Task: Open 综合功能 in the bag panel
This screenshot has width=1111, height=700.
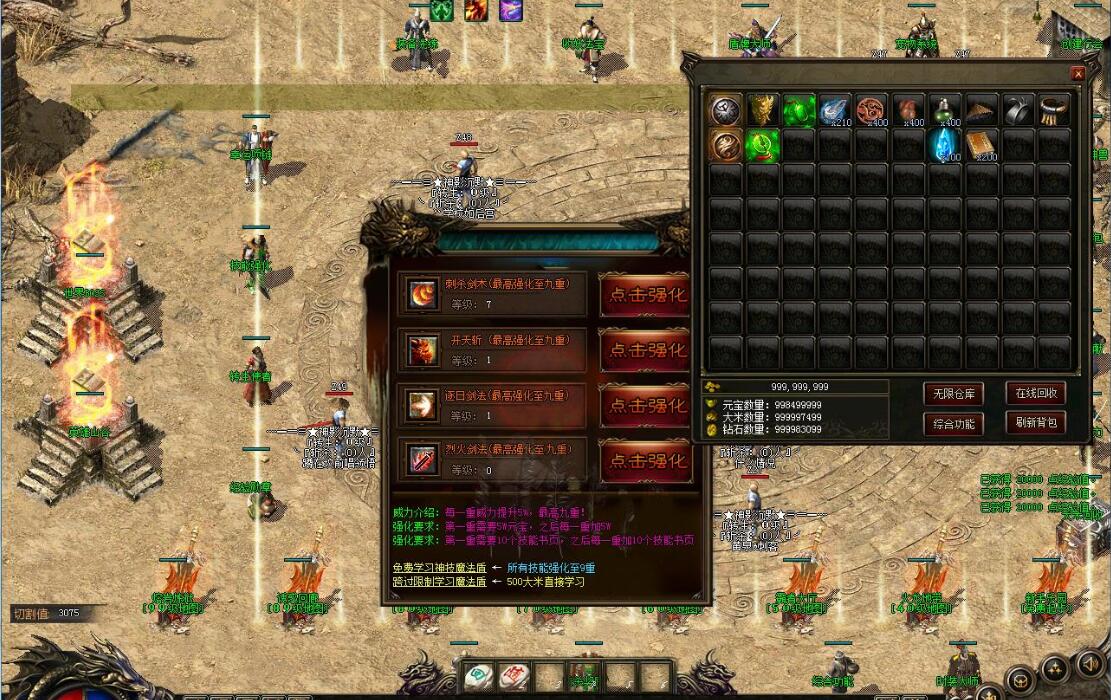Action: click(953, 423)
